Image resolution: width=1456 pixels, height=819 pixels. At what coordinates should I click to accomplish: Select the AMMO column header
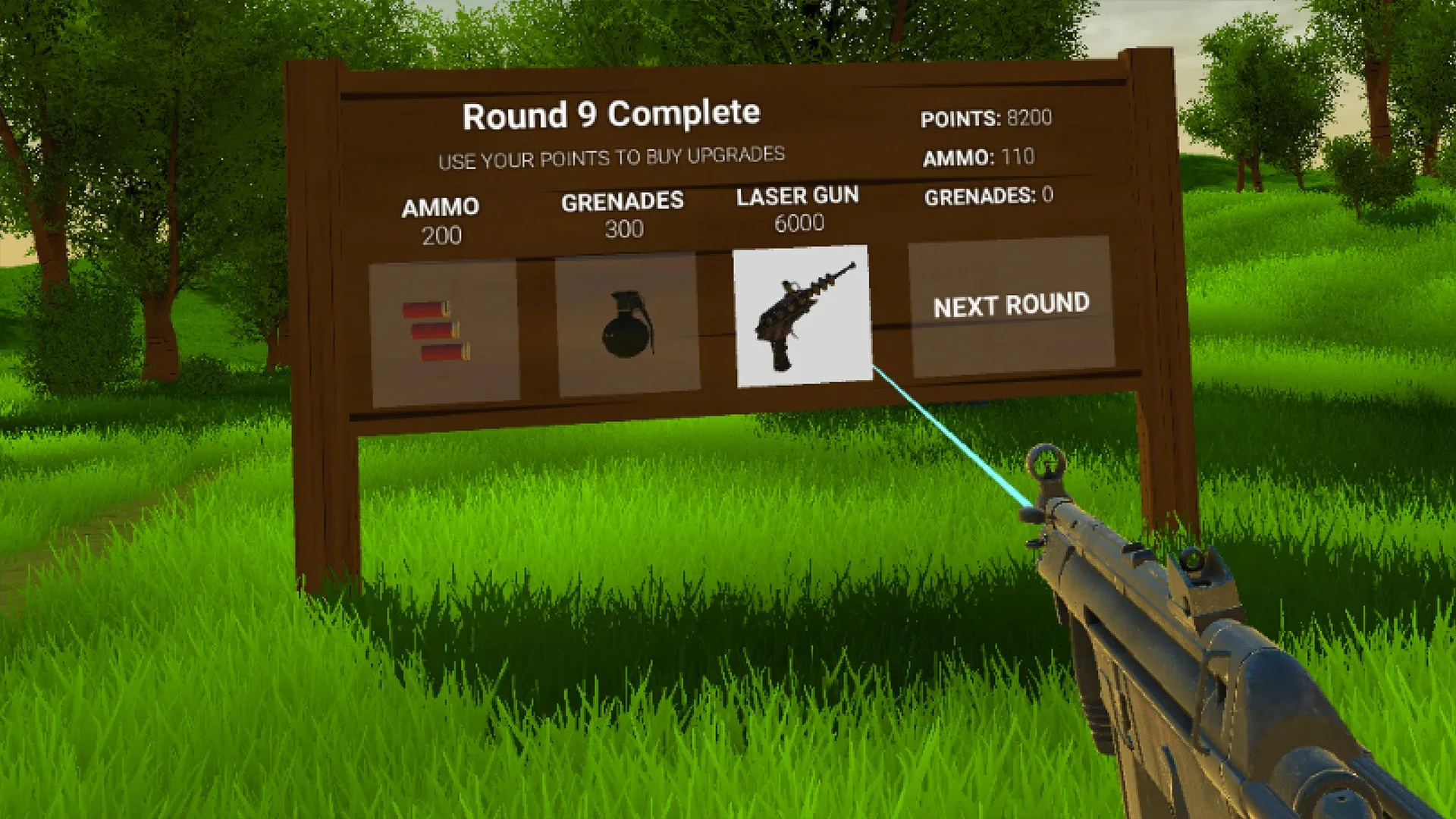441,206
